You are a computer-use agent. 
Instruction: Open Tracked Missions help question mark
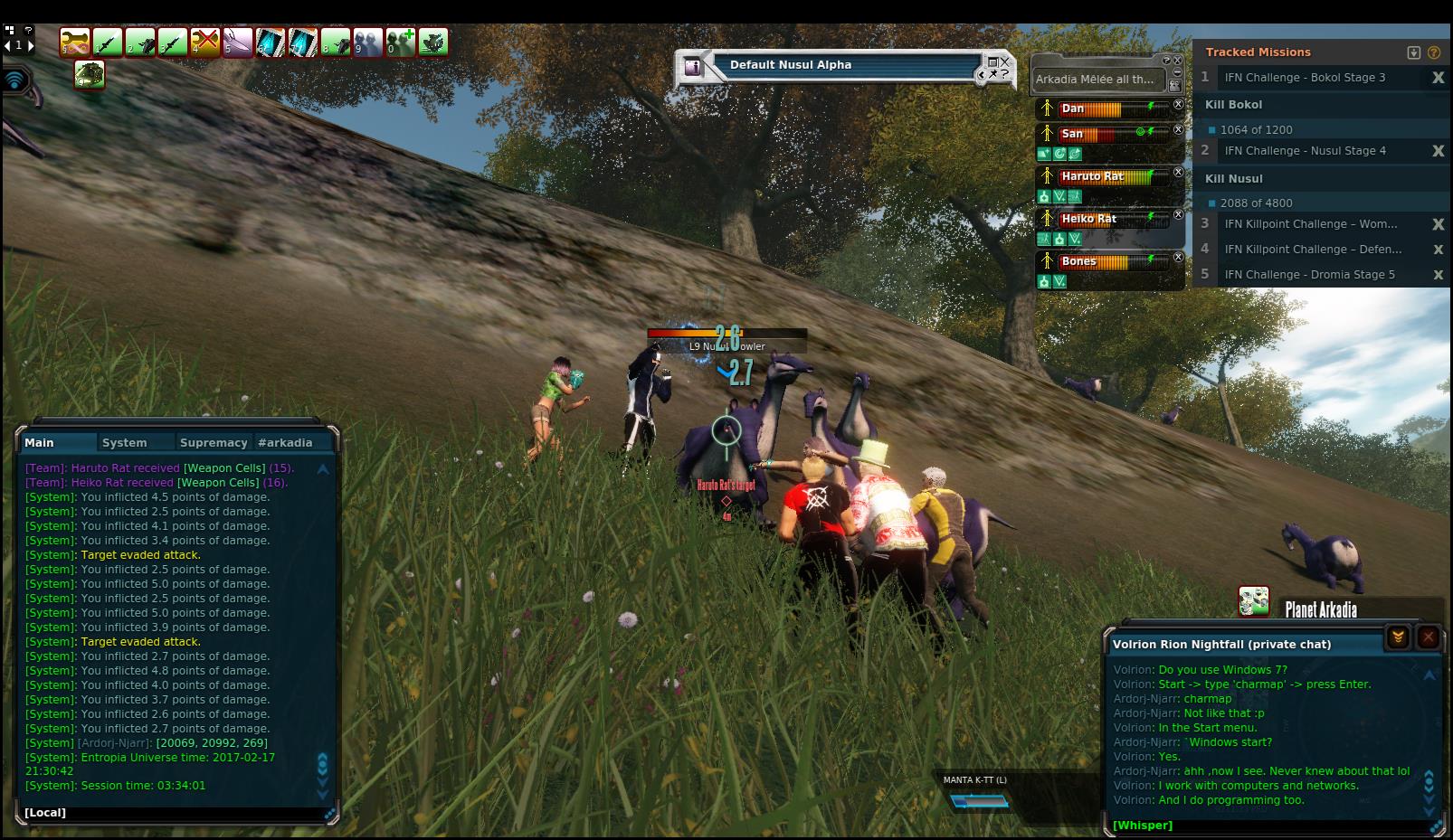click(1433, 52)
